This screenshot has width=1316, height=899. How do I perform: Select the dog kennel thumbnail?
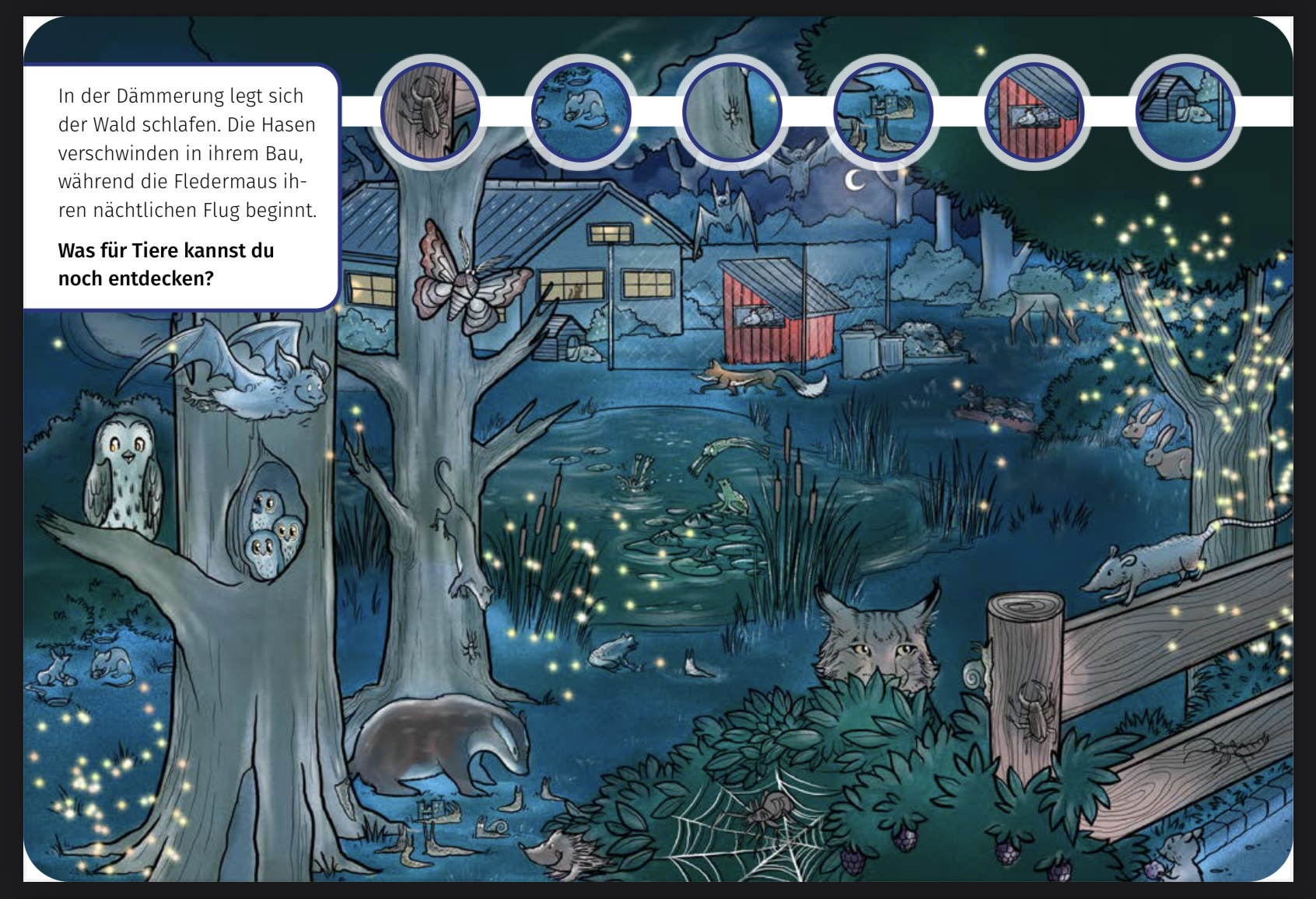point(1184,111)
